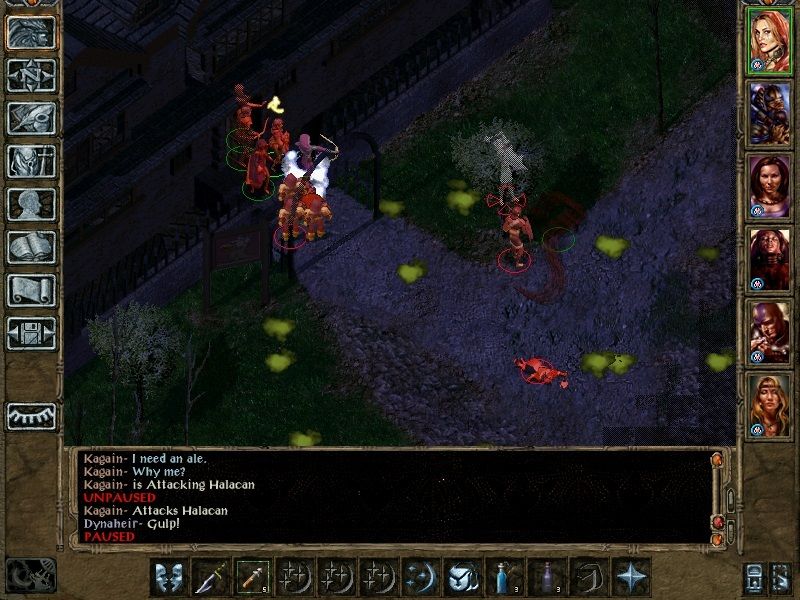The image size is (800, 600).
Task: Activate the four-pointed star ability button
Action: point(630,577)
